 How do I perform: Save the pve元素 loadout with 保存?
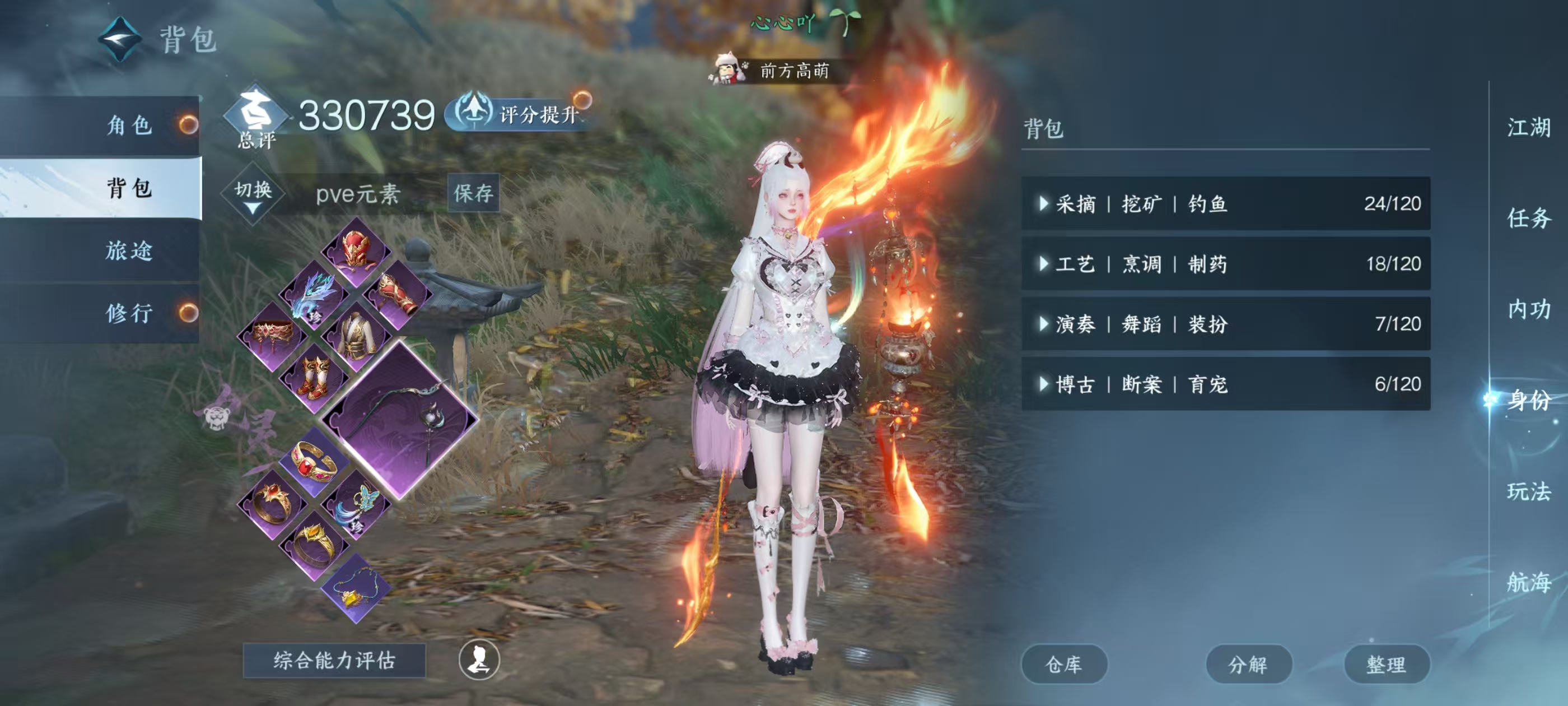473,193
